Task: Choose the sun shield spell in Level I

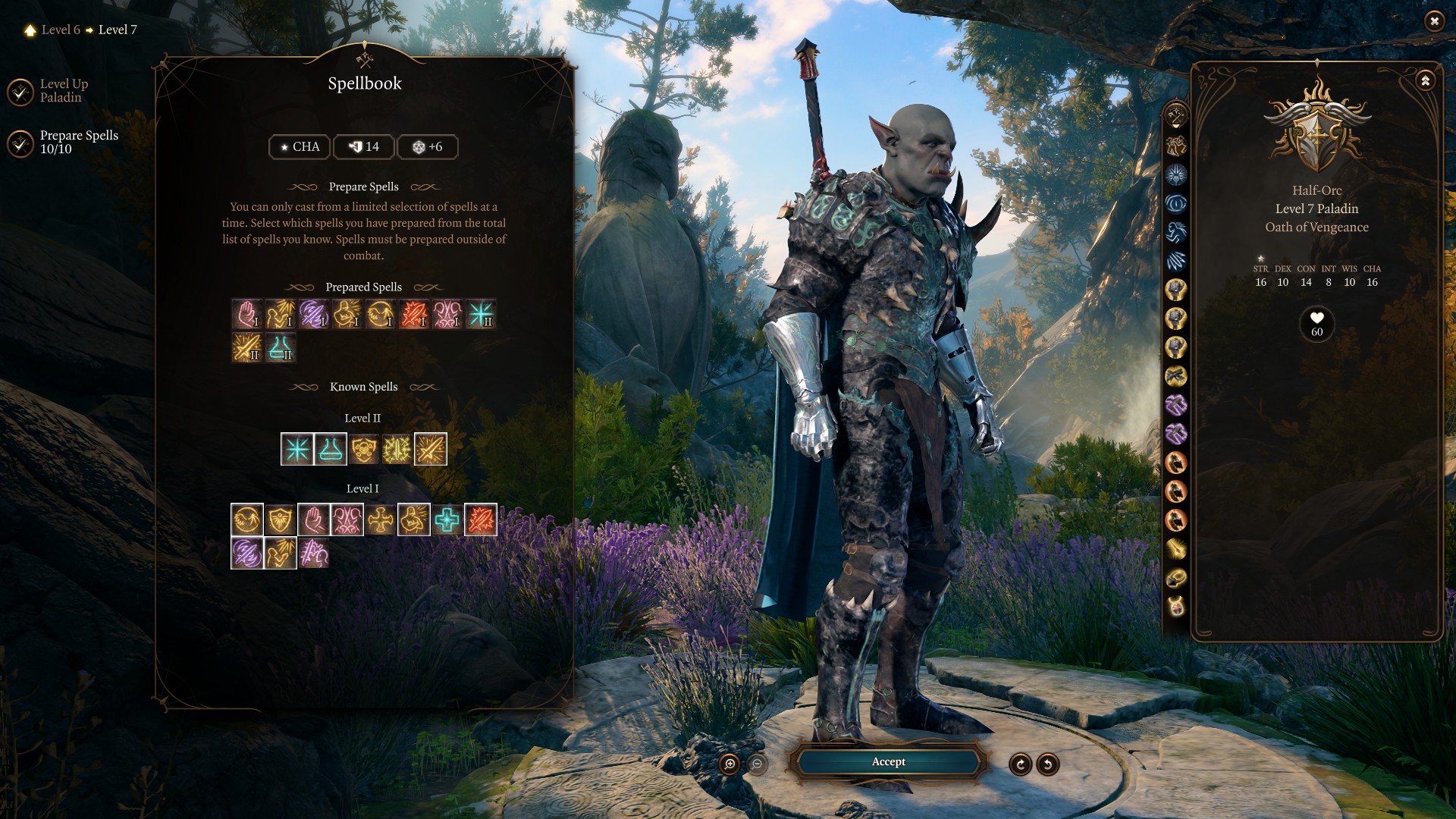Action: [281, 520]
